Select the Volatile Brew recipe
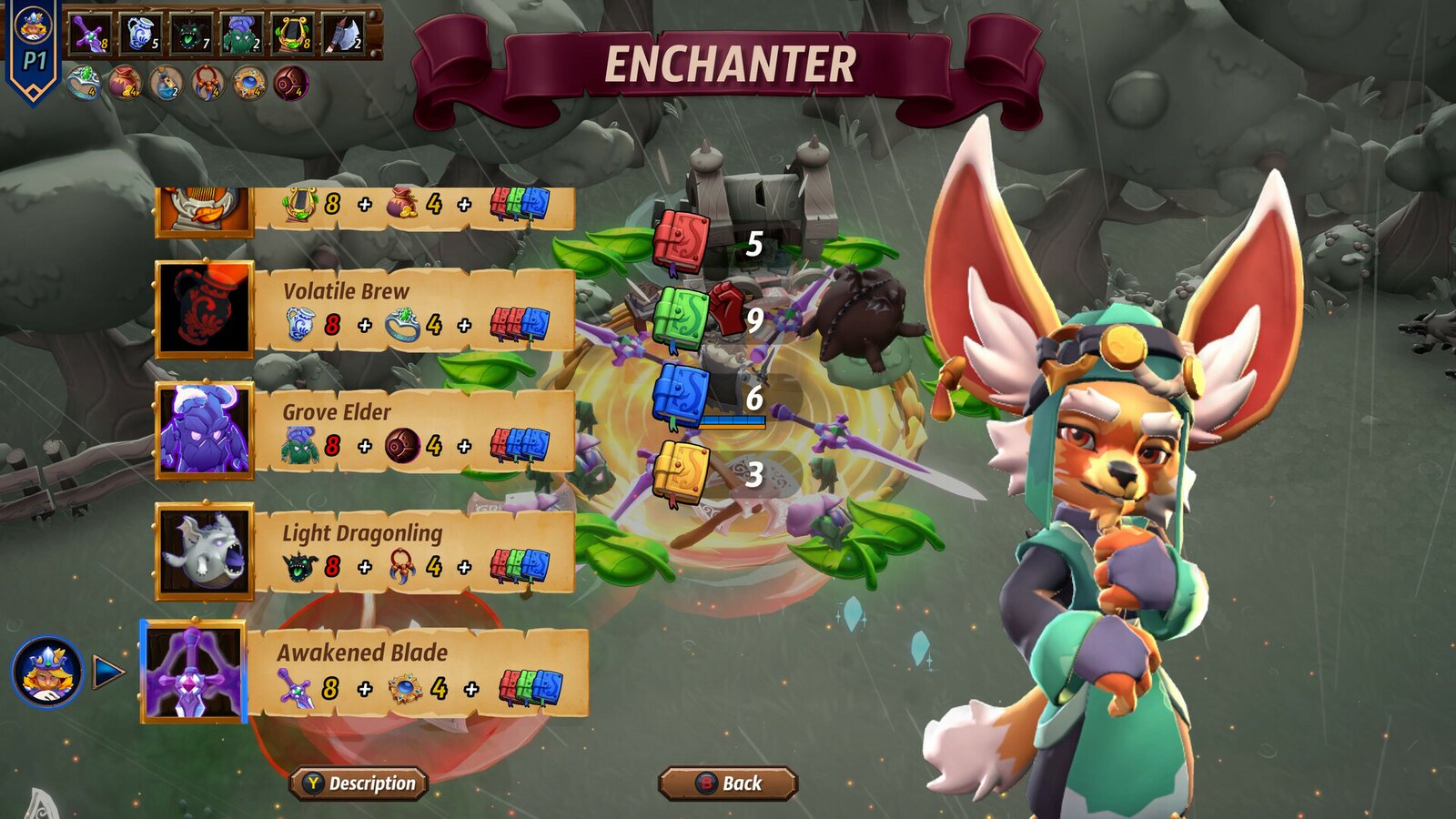Screen dimensions: 1456x819 click(x=364, y=309)
